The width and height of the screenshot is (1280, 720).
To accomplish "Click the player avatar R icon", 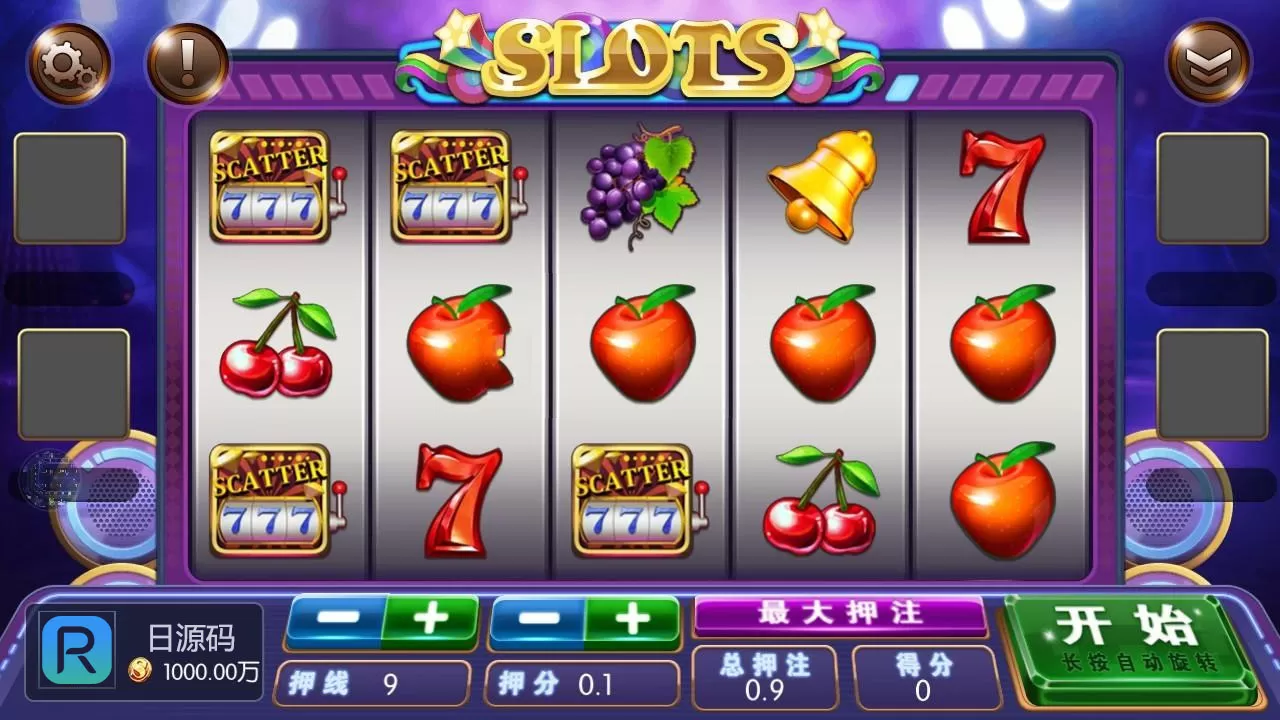I will coord(77,649).
